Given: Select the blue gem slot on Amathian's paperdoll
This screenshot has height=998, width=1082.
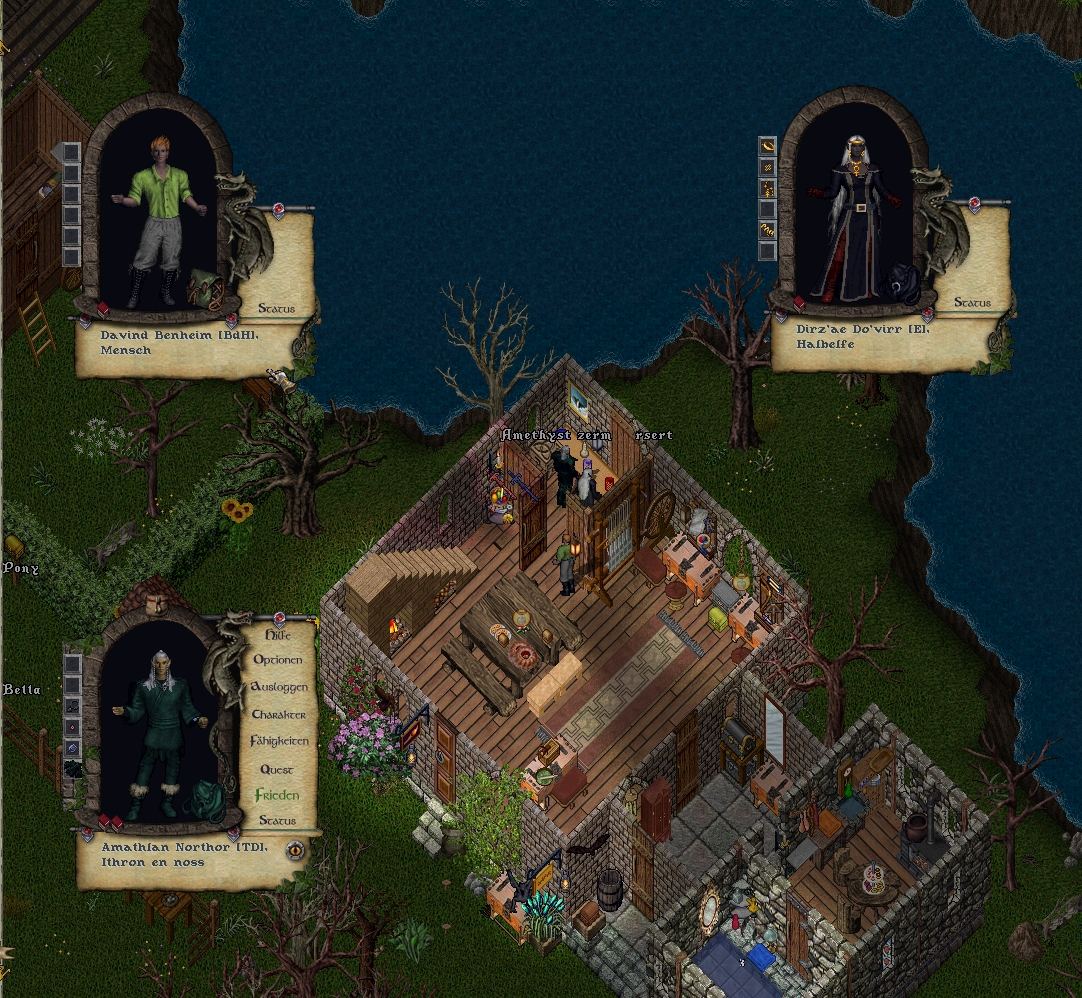Looking at the screenshot, I should (x=73, y=748).
